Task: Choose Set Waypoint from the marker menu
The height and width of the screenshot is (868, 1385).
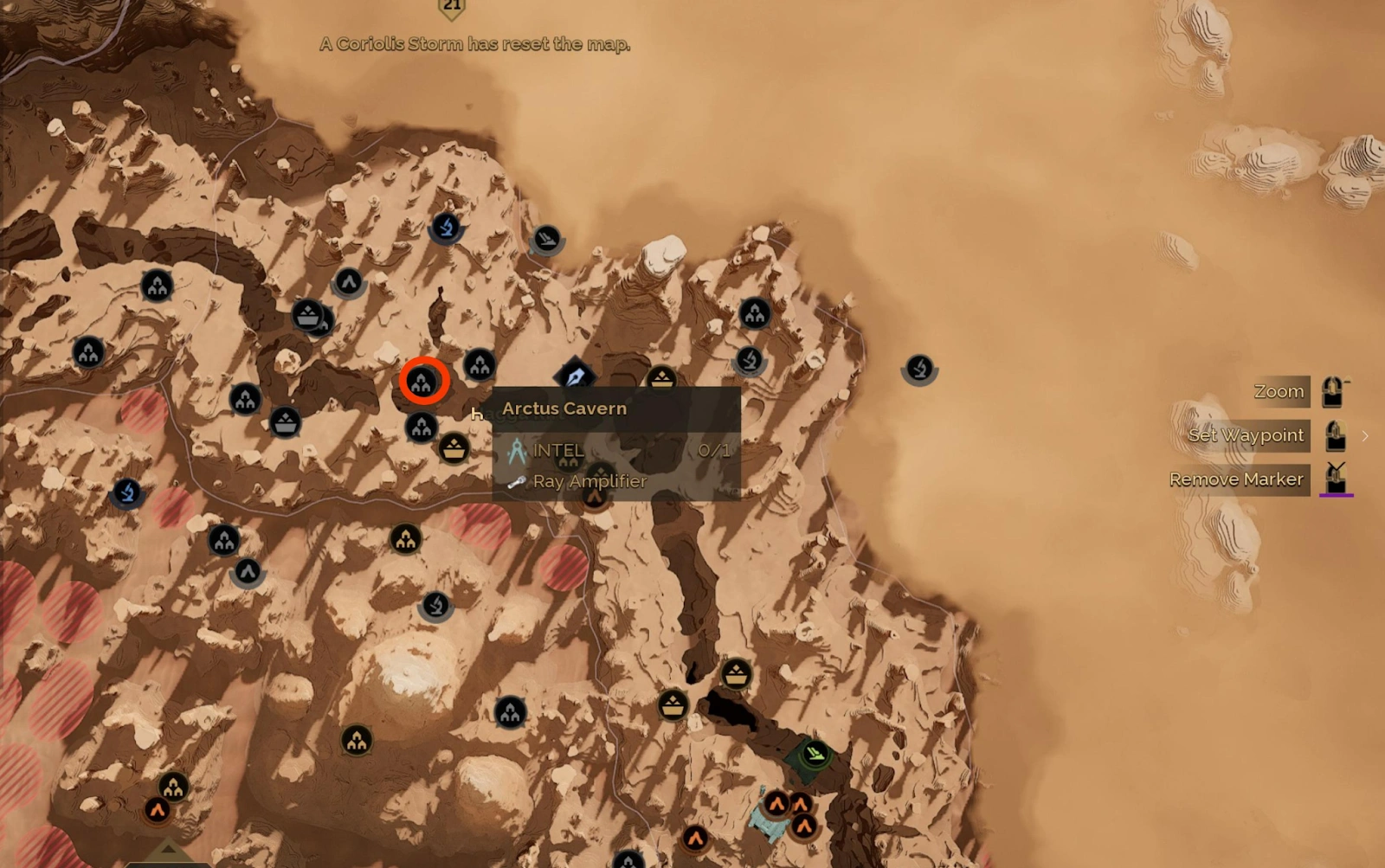Action: [x=1246, y=435]
